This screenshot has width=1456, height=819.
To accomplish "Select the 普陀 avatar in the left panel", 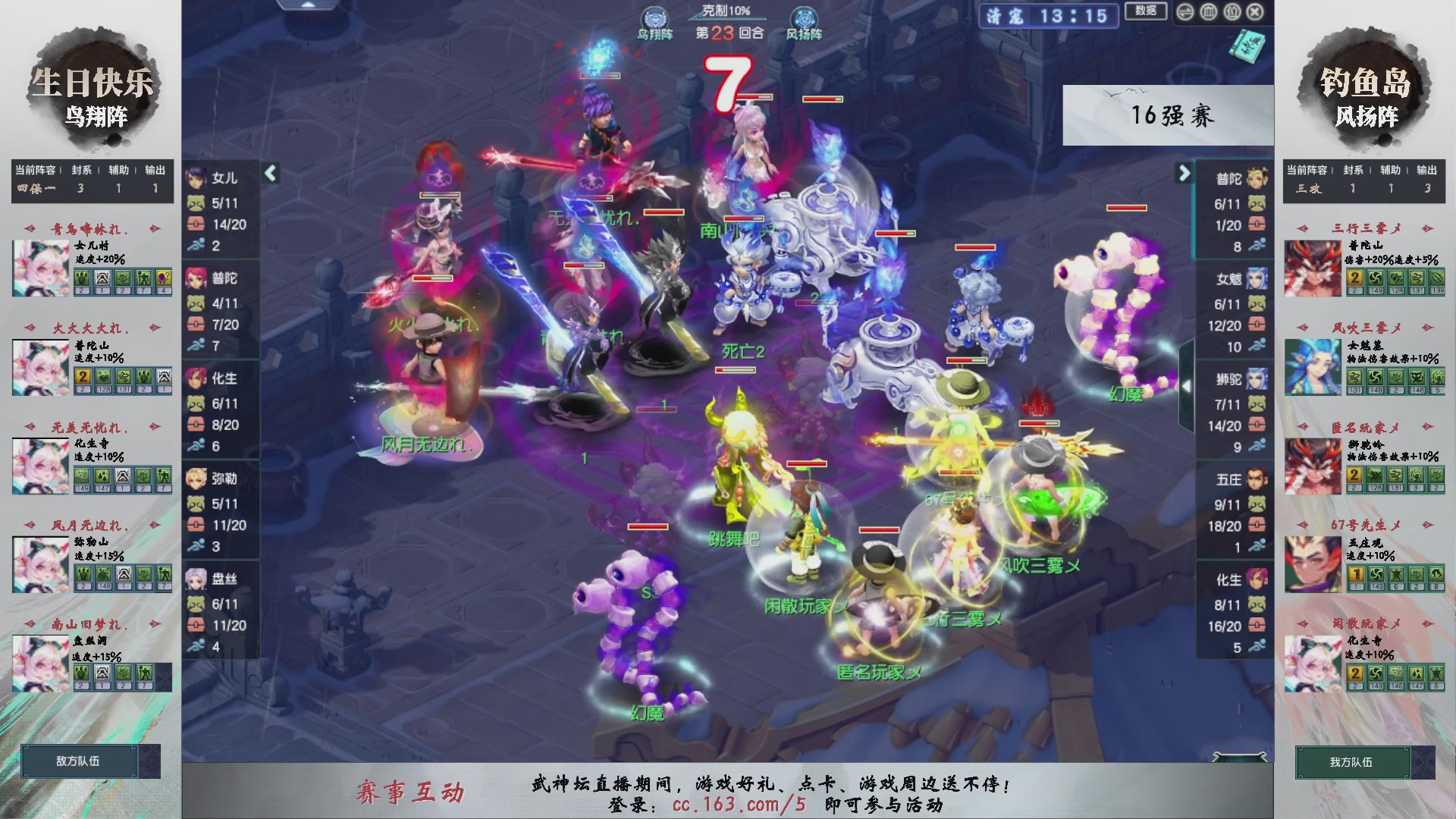I will click(x=196, y=278).
